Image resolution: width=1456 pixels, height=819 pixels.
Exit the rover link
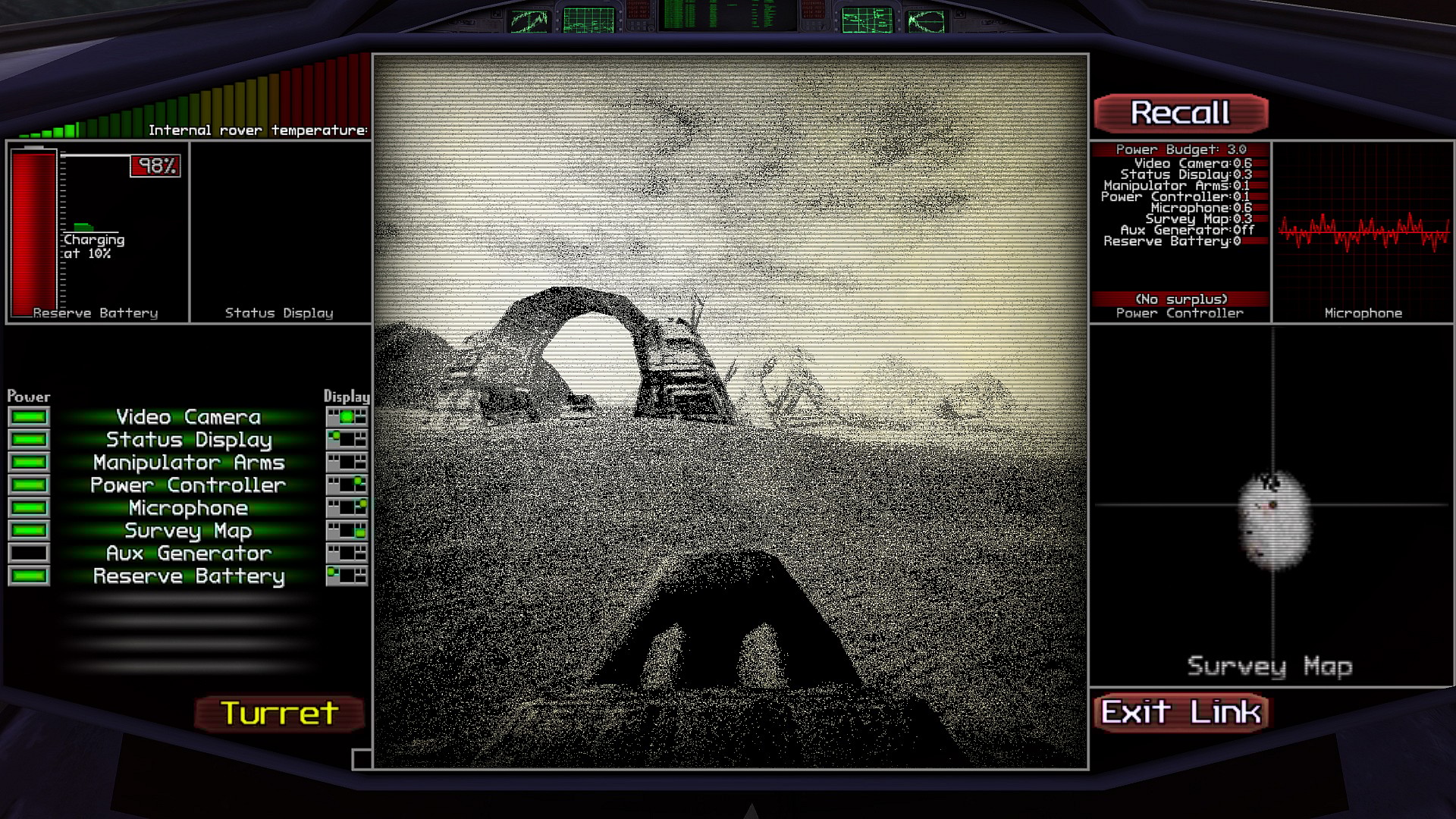point(1181,713)
